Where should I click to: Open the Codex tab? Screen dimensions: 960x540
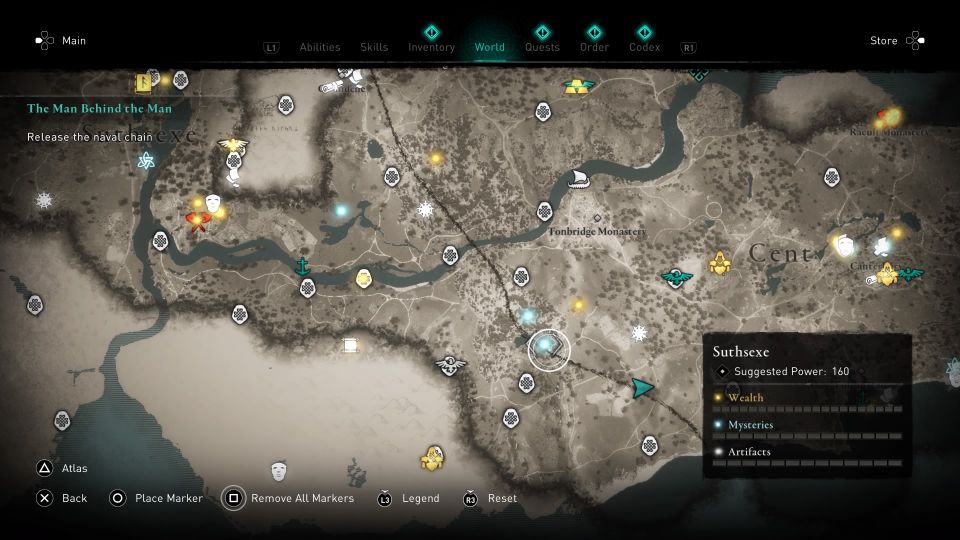click(x=645, y=47)
